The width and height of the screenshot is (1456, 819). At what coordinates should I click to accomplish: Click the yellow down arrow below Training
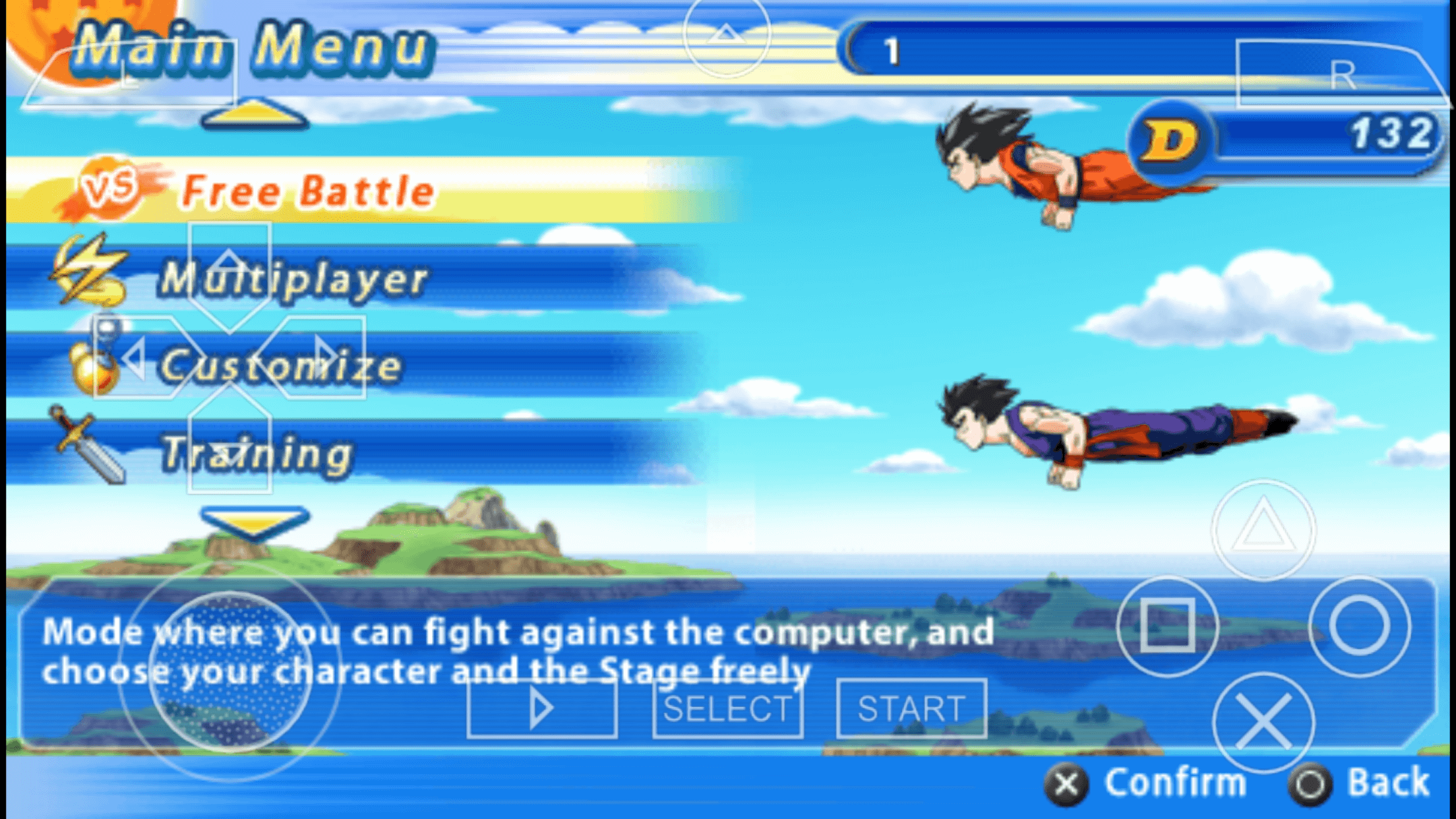click(254, 522)
